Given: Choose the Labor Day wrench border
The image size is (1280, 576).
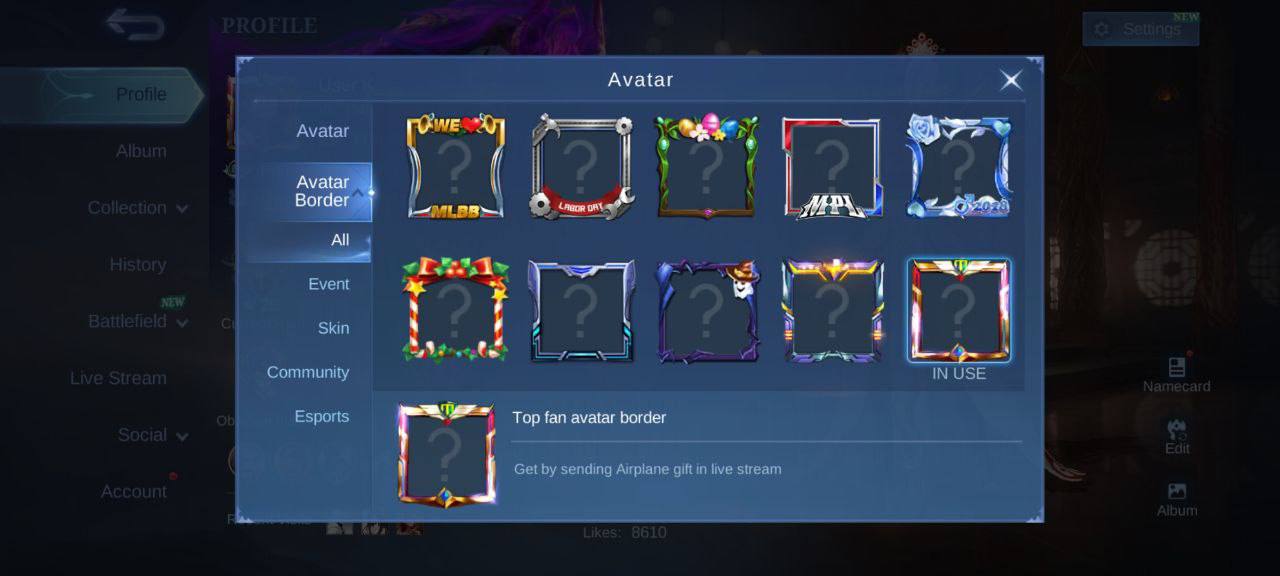Looking at the screenshot, I should 581,167.
